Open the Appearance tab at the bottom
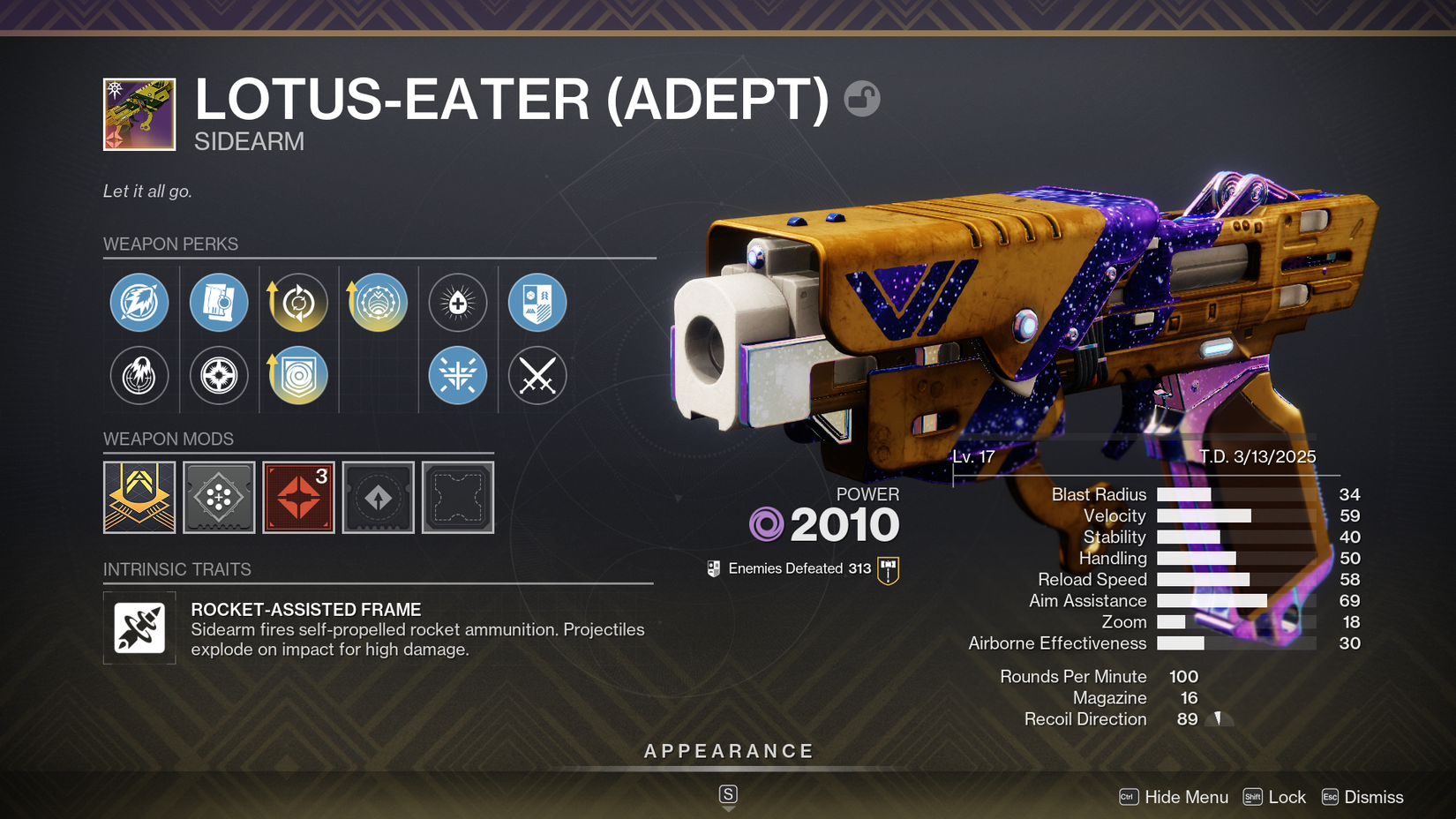 727,751
